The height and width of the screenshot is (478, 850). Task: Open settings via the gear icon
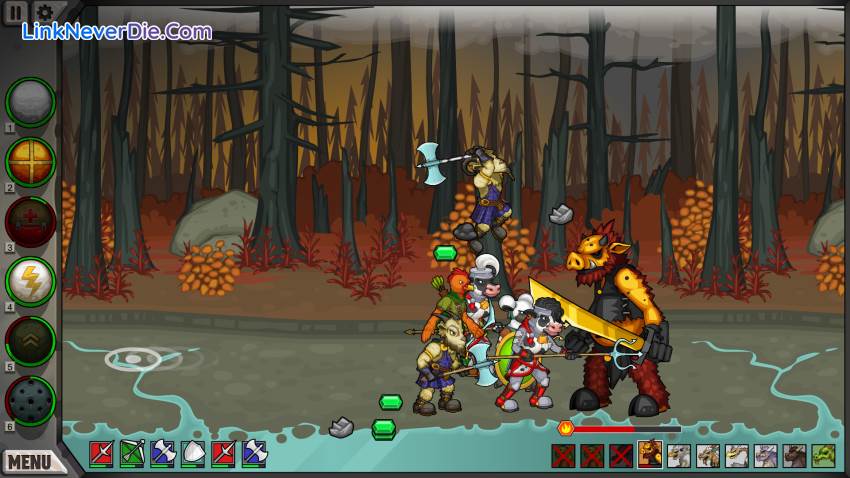click(x=45, y=12)
